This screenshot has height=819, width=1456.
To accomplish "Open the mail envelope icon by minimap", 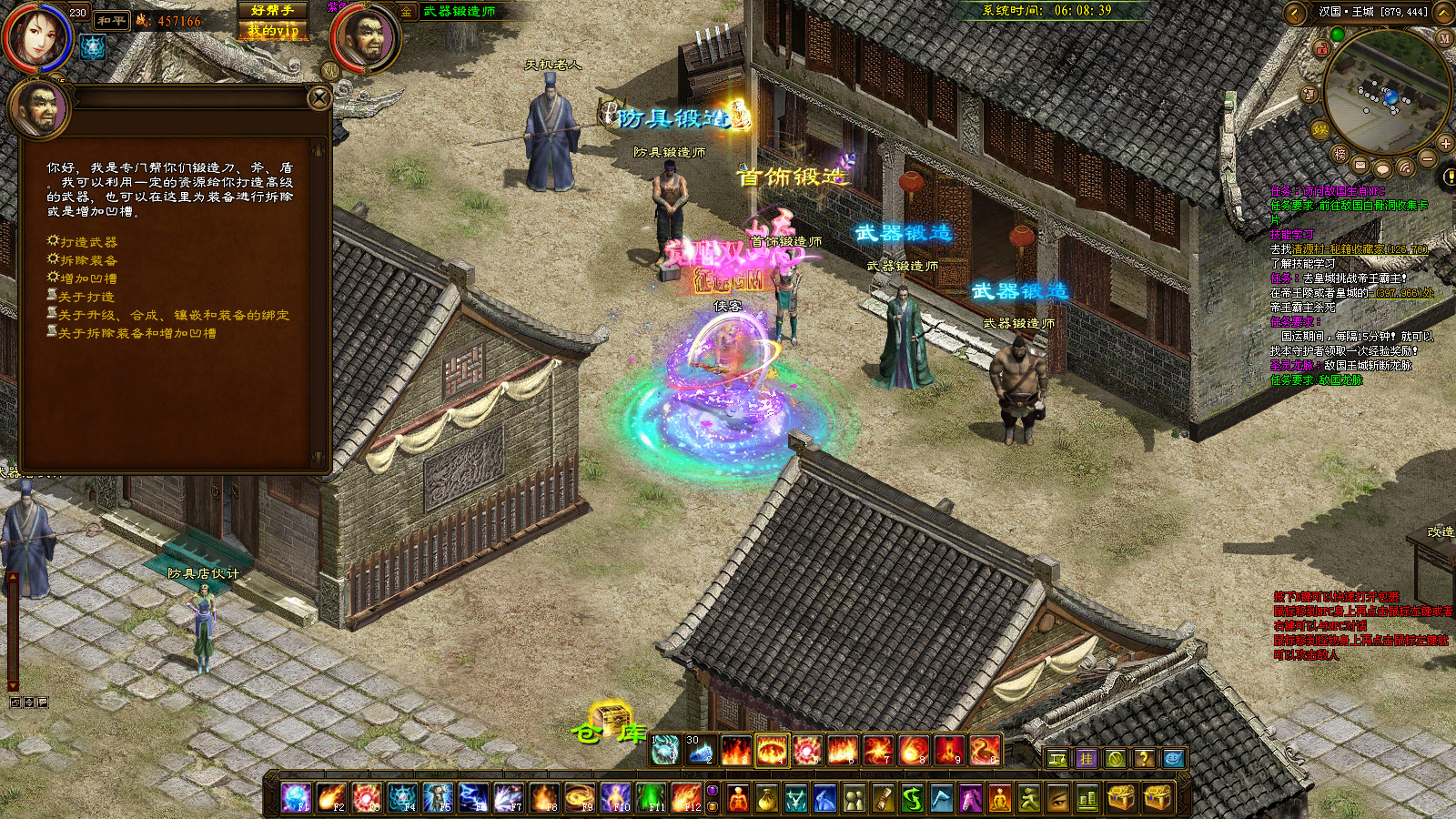I will [1360, 166].
